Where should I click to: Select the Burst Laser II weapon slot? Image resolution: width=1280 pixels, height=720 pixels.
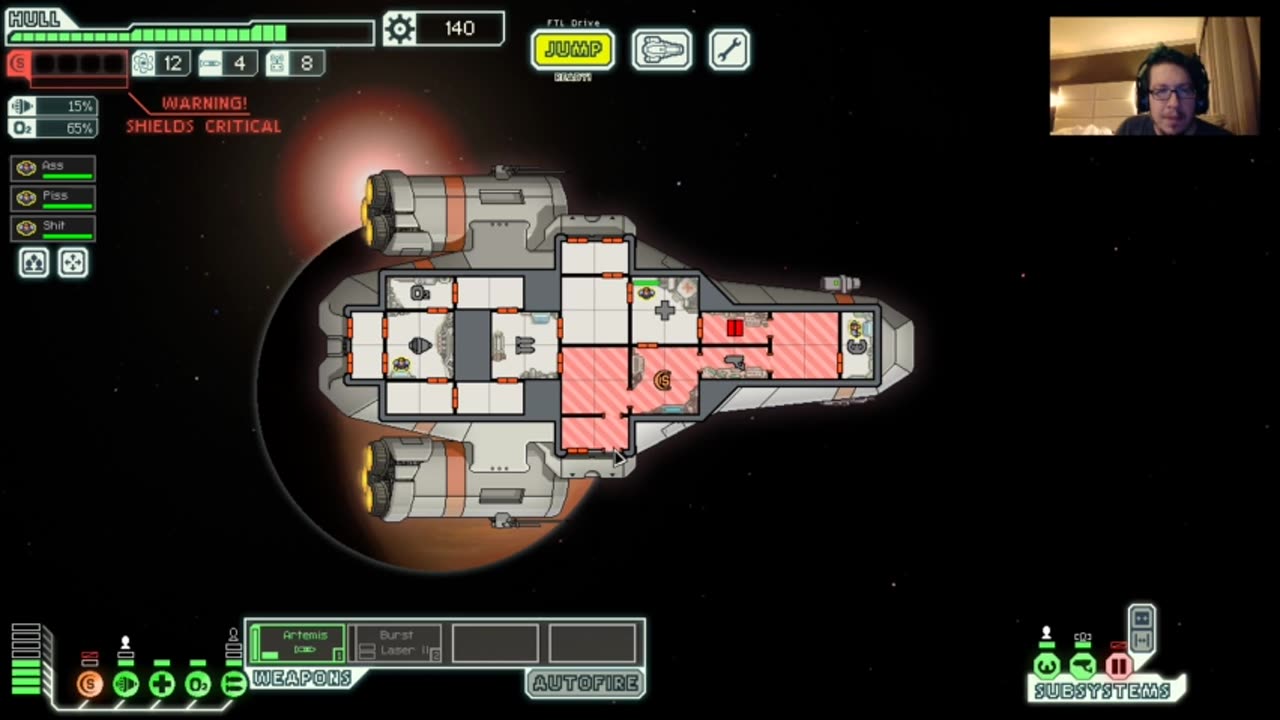395,643
